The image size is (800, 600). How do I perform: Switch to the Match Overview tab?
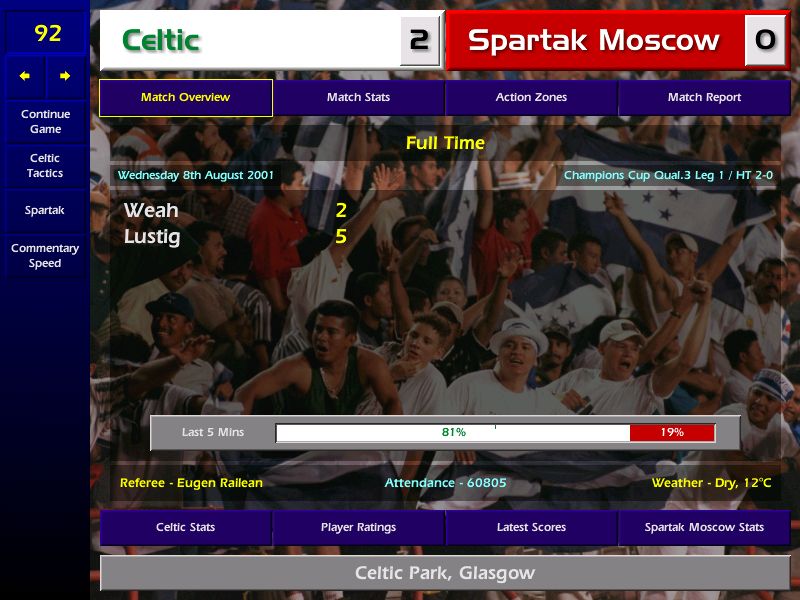185,97
